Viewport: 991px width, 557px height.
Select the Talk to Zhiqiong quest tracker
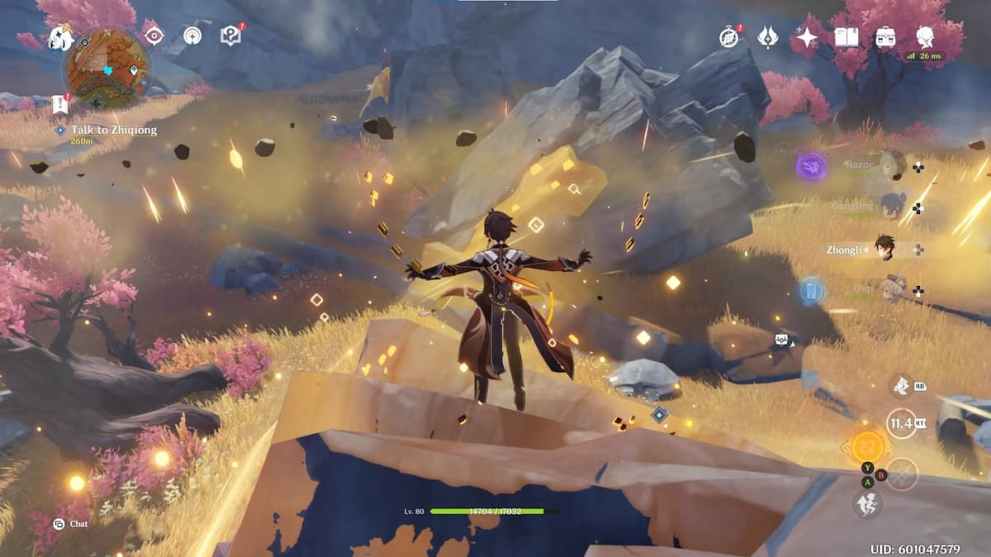pos(113,130)
